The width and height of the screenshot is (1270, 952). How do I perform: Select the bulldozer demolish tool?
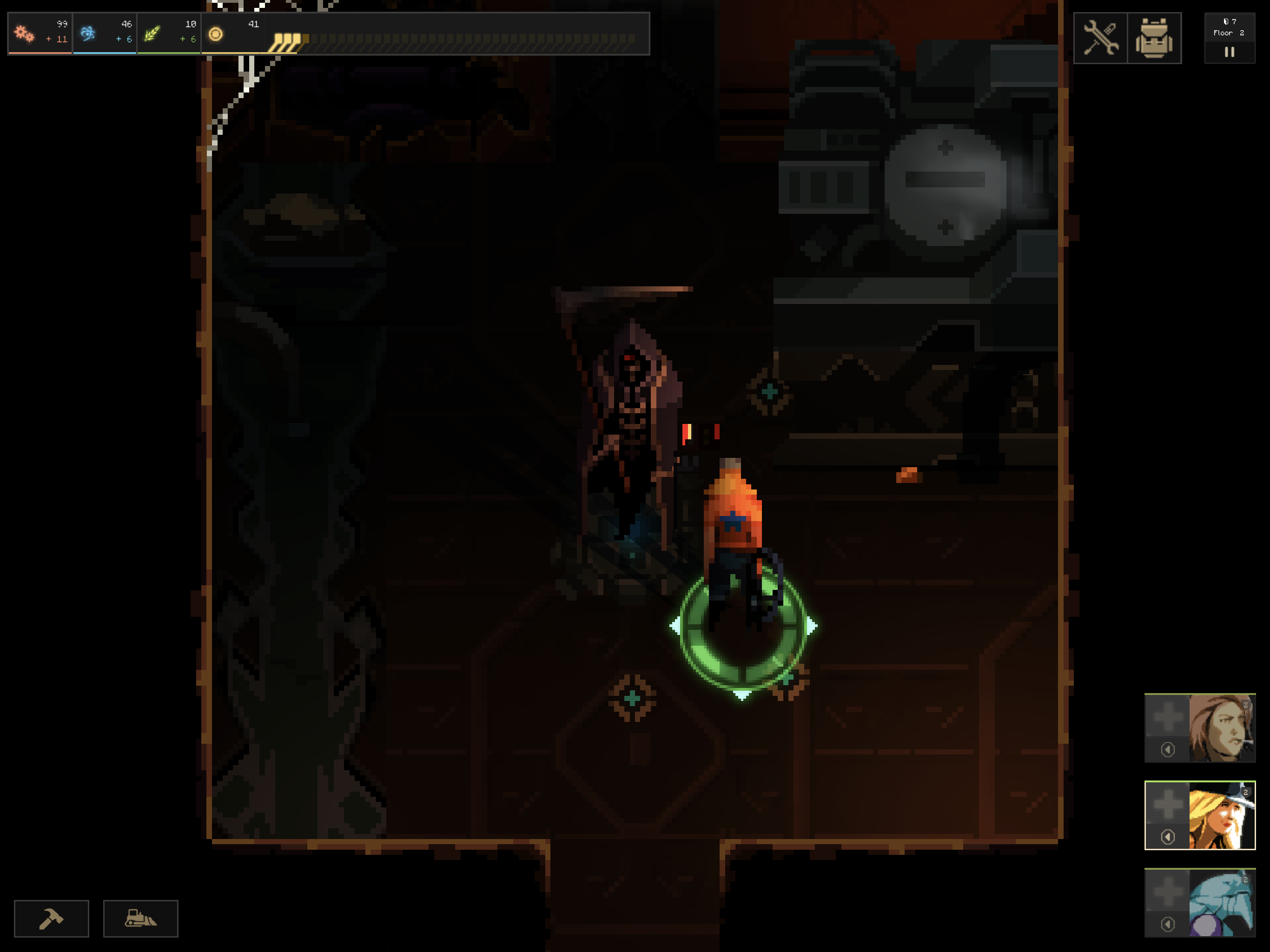(x=141, y=918)
